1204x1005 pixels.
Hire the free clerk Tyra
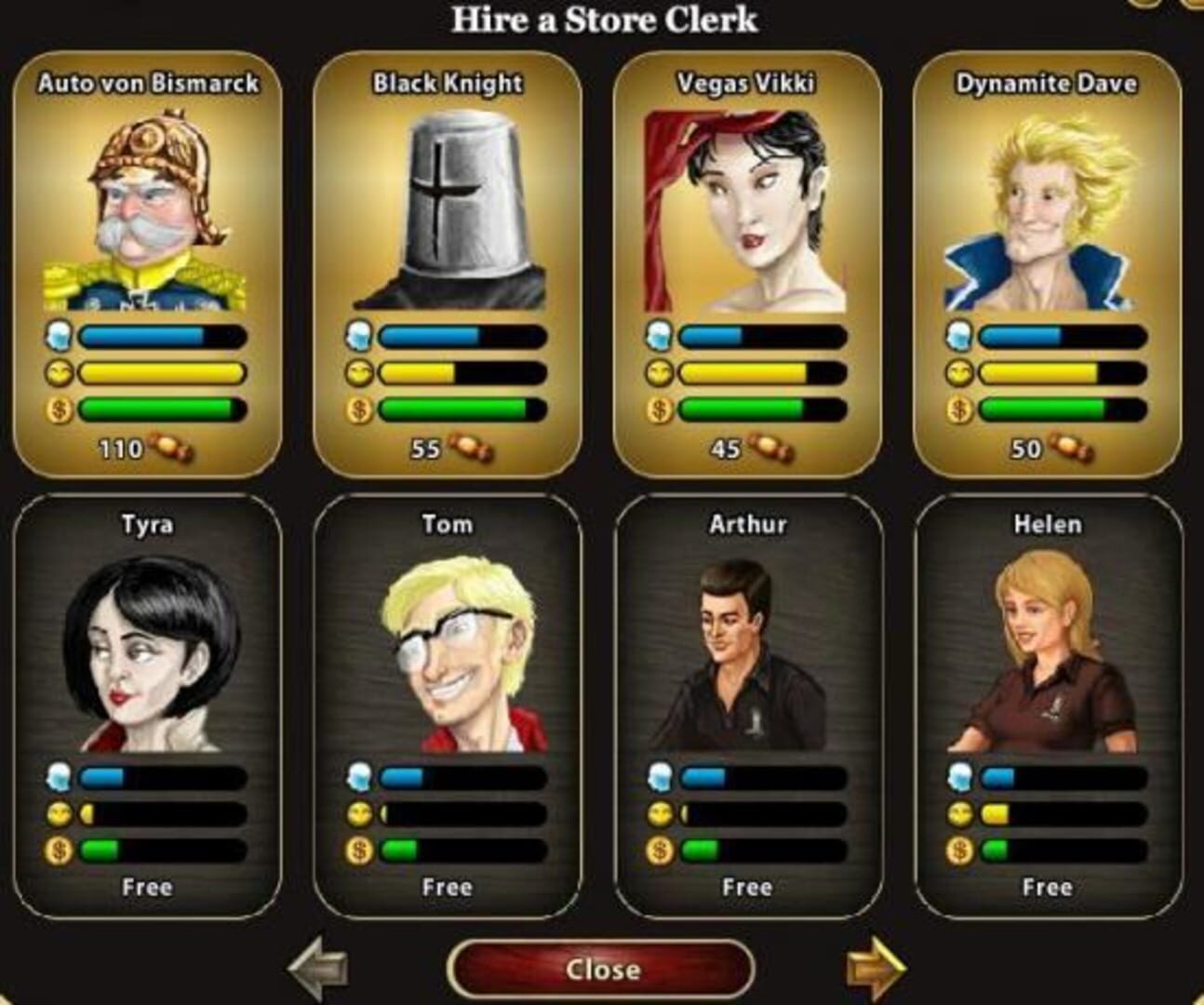click(x=147, y=705)
